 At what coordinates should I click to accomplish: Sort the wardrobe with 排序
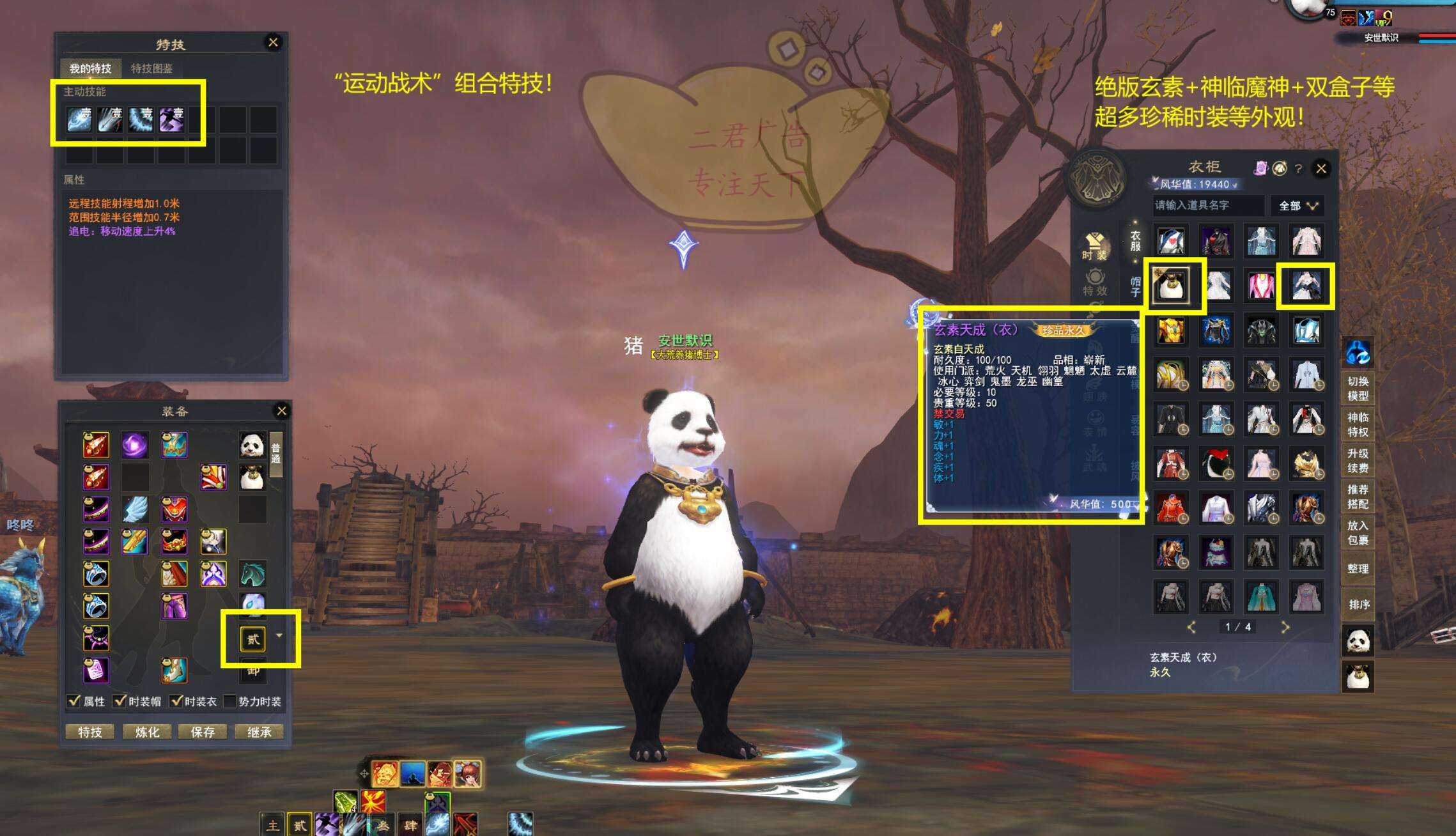(x=1358, y=604)
